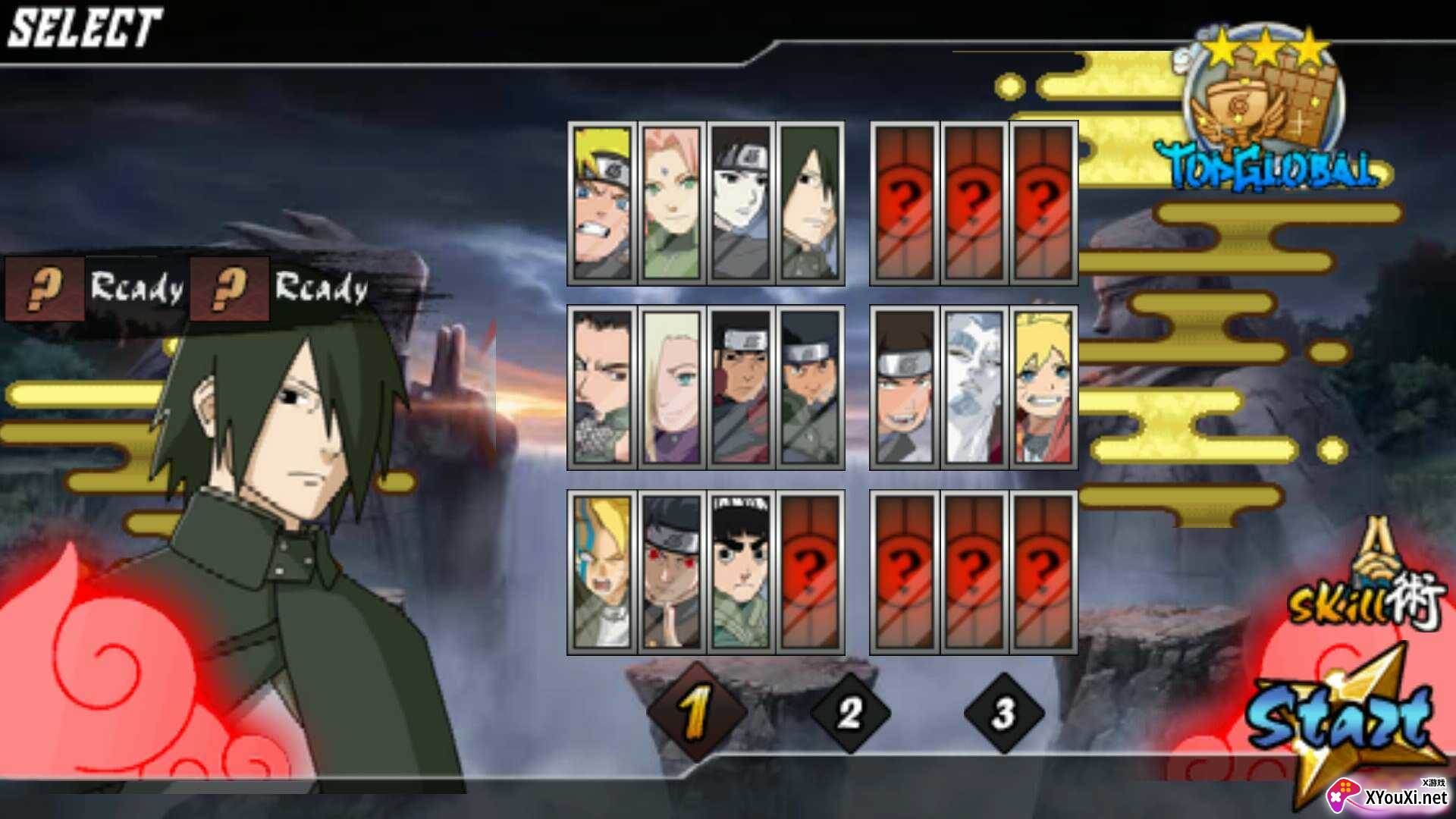This screenshot has height=819, width=1456.
Task: Select the praying red-cheeked ninja portrait
Action: [671, 573]
